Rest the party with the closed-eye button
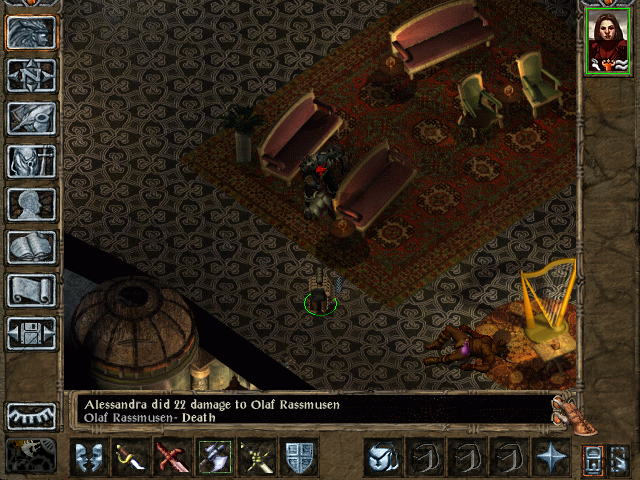 [x=31, y=415]
